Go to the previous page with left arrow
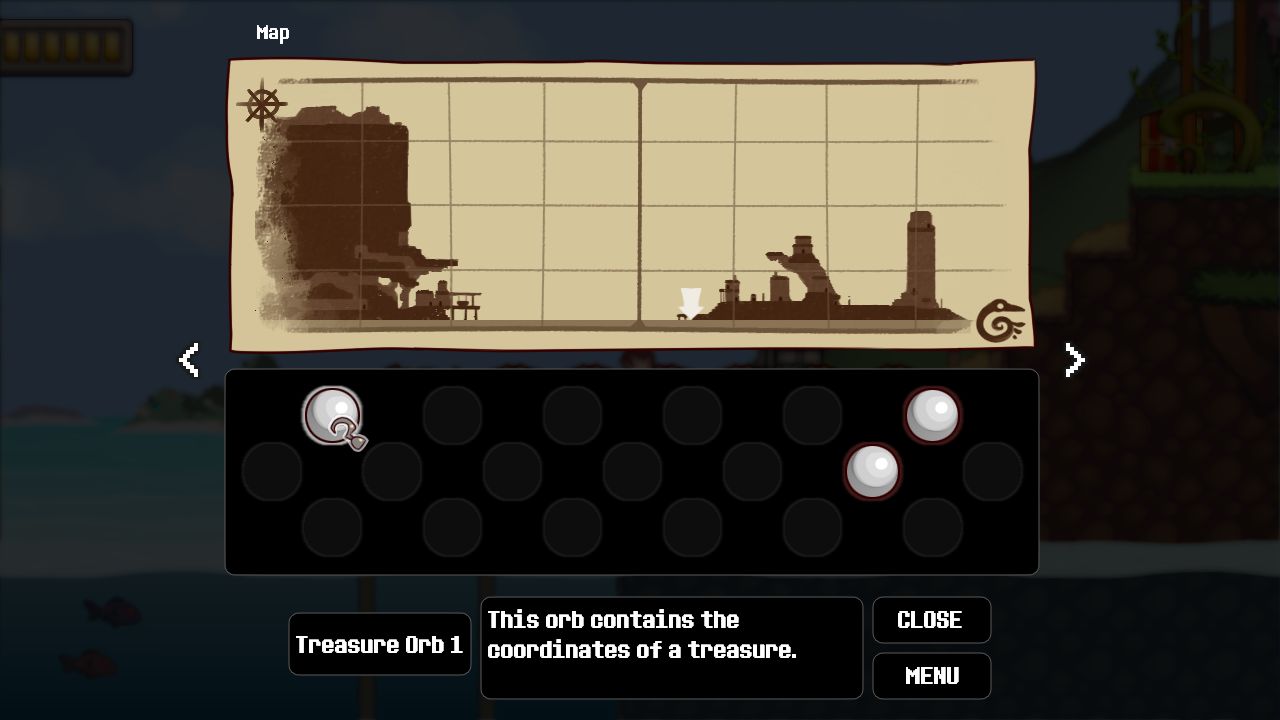 (x=189, y=360)
